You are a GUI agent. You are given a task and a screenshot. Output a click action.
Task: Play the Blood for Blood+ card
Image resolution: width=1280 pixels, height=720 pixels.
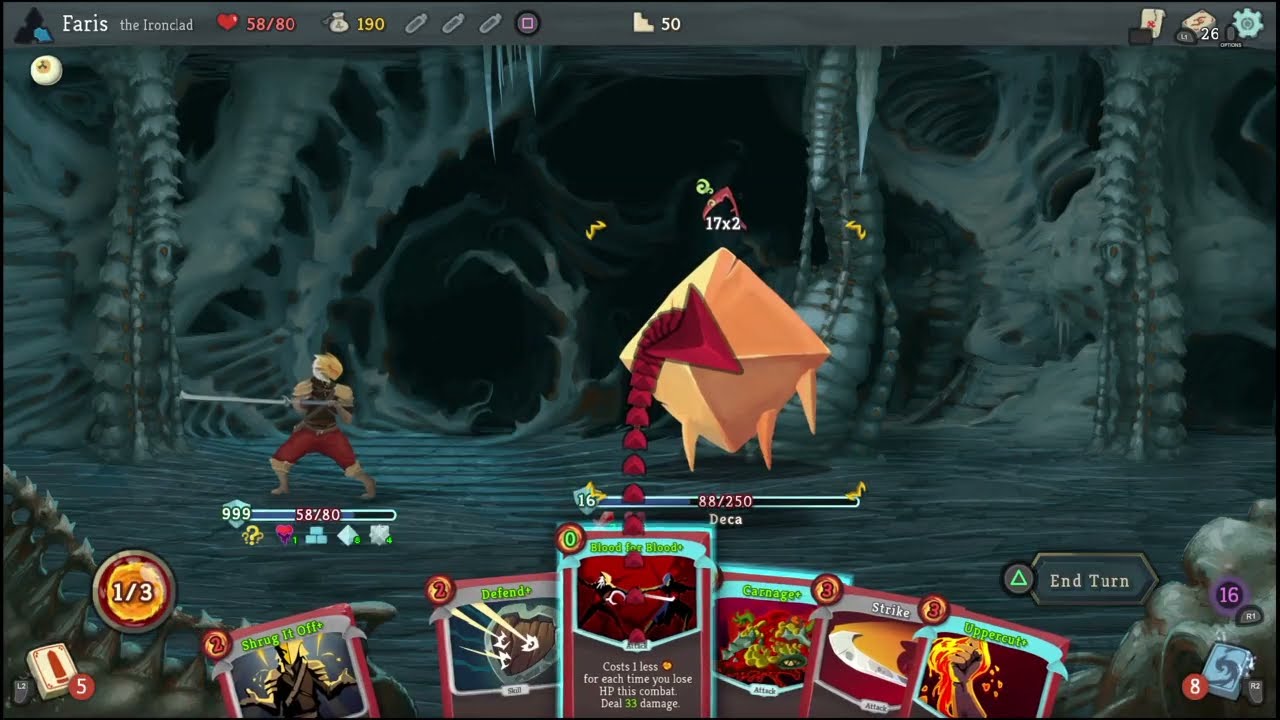[x=637, y=620]
